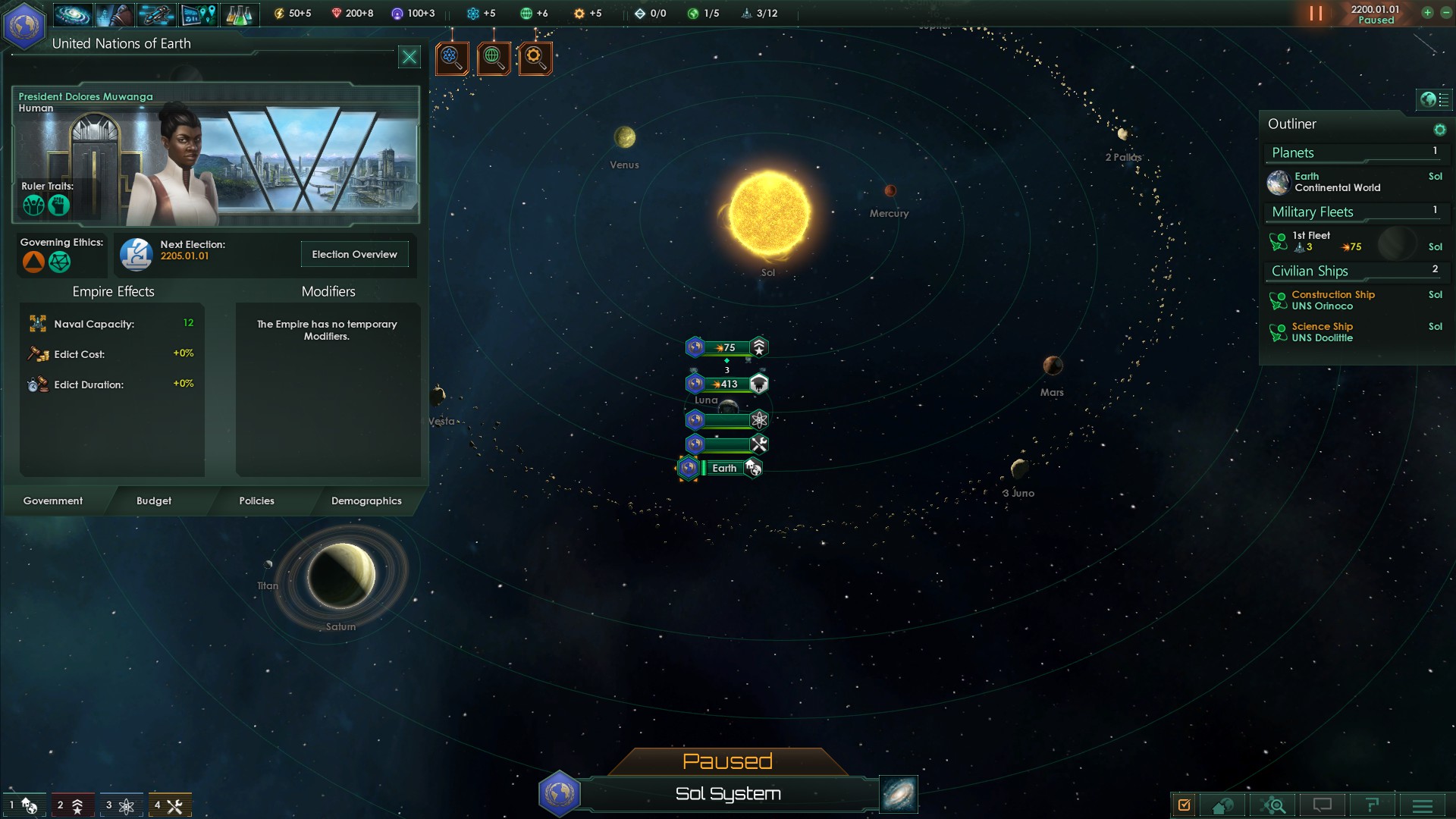Select the UNS Doolittle science ship
The image size is (1456, 819).
[x=1323, y=331]
